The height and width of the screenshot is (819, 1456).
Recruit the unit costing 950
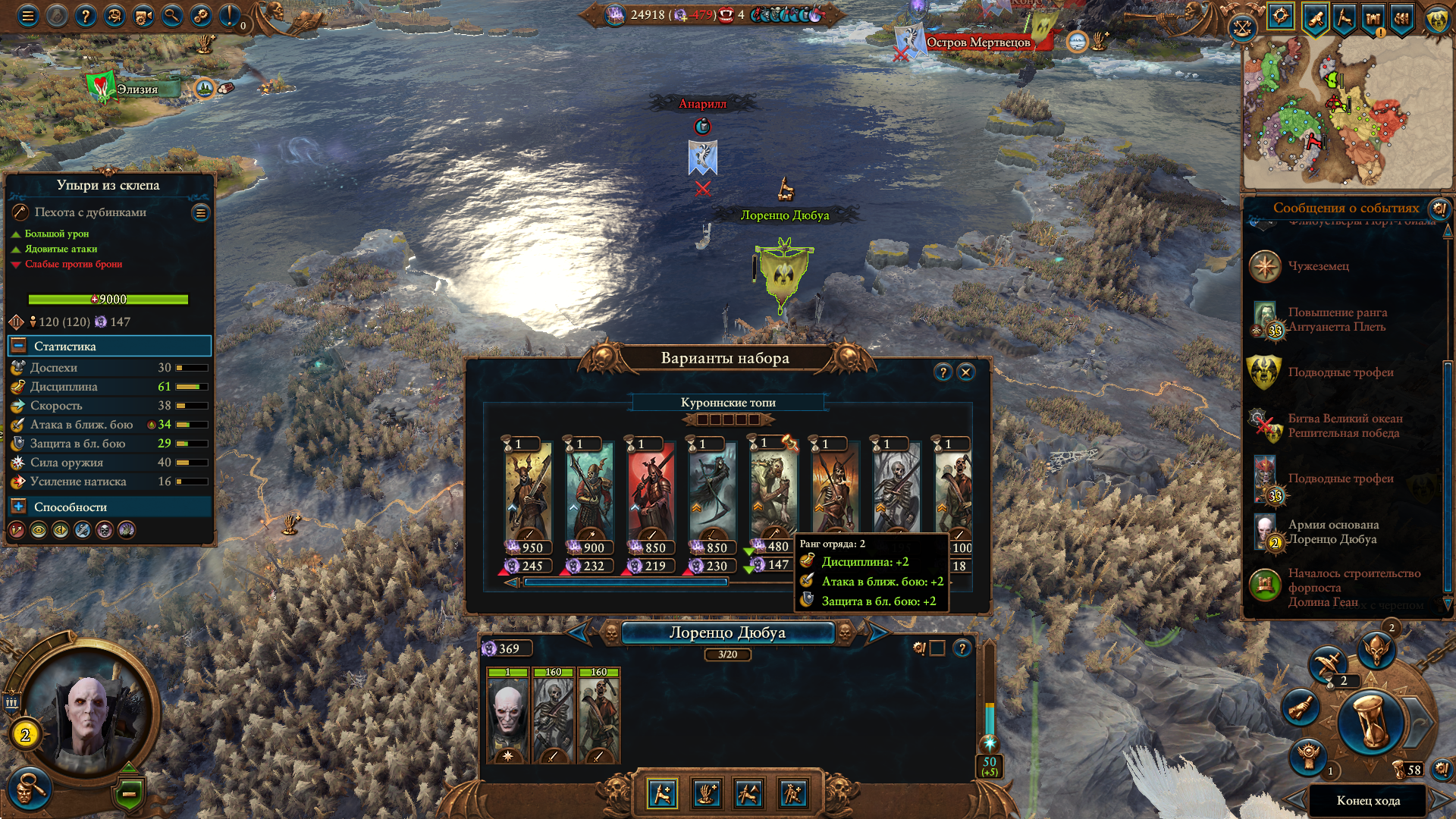point(529,493)
